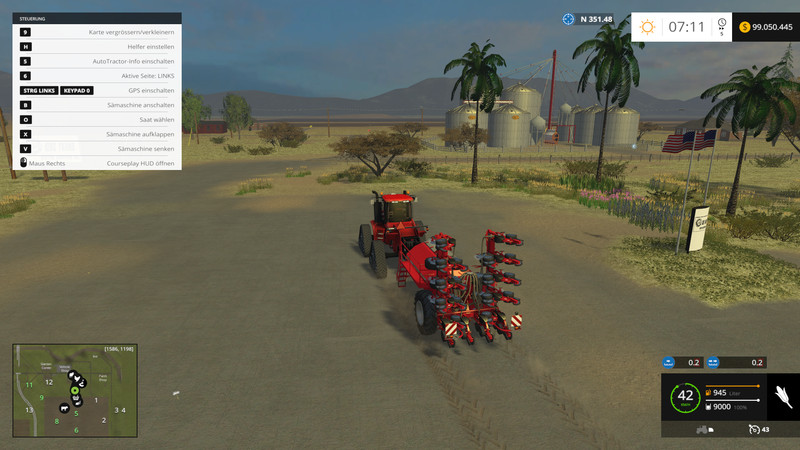The height and width of the screenshot is (450, 800).
Task: Click the gold dollar coin icon
Action: (x=745, y=27)
